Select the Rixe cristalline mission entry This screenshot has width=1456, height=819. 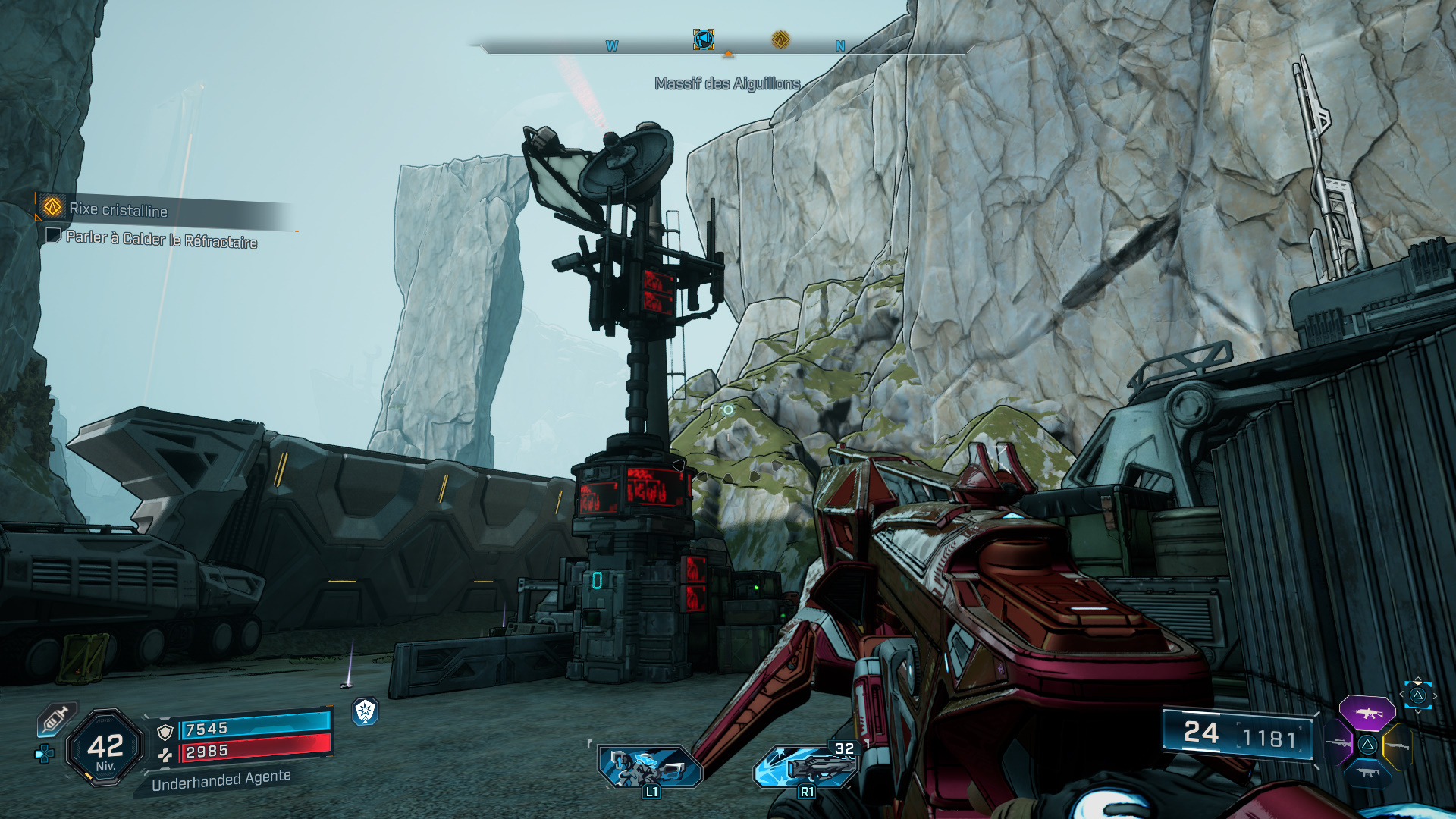[x=118, y=212]
